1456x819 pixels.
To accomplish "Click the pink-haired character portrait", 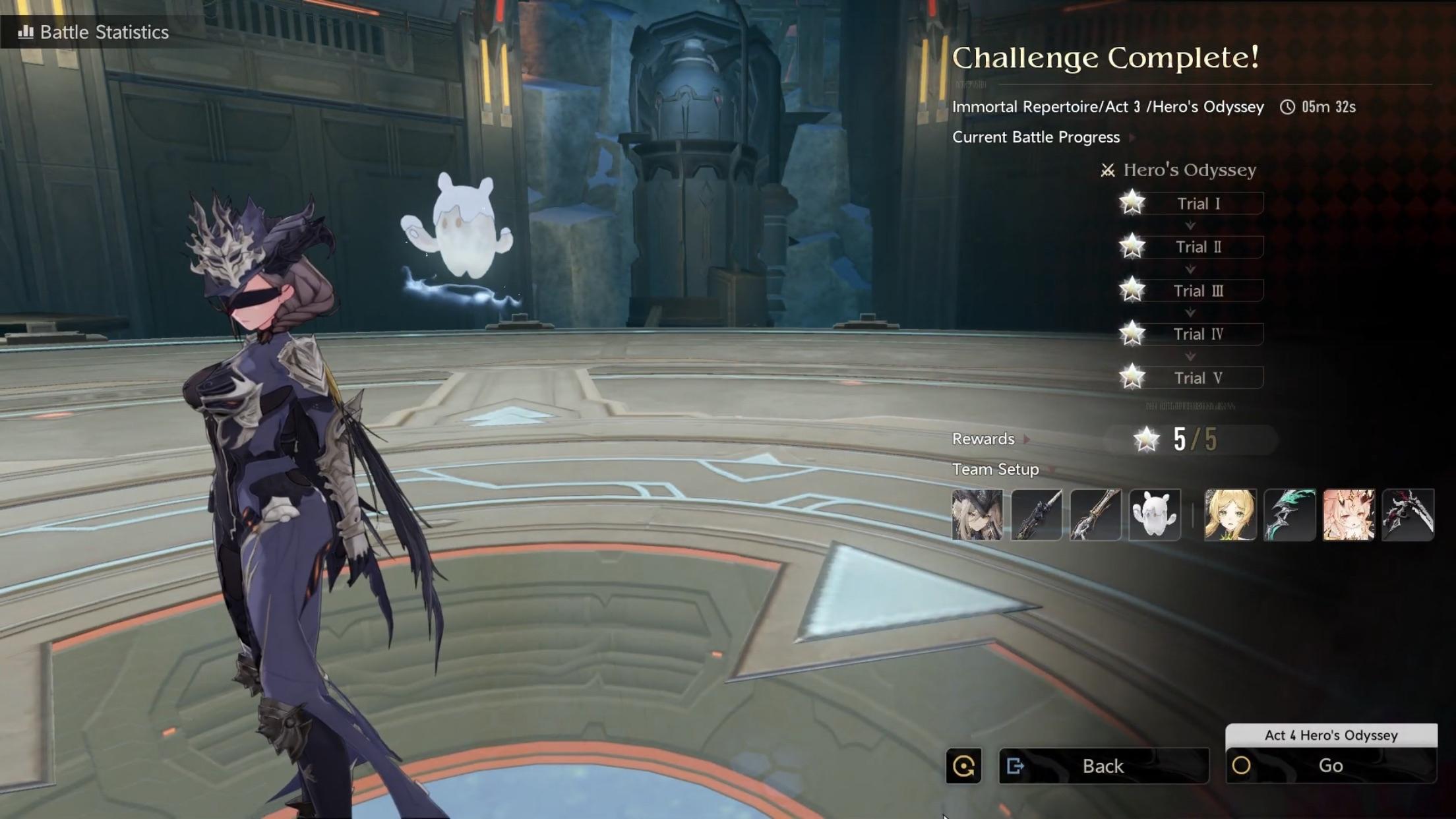I will tap(1349, 515).
